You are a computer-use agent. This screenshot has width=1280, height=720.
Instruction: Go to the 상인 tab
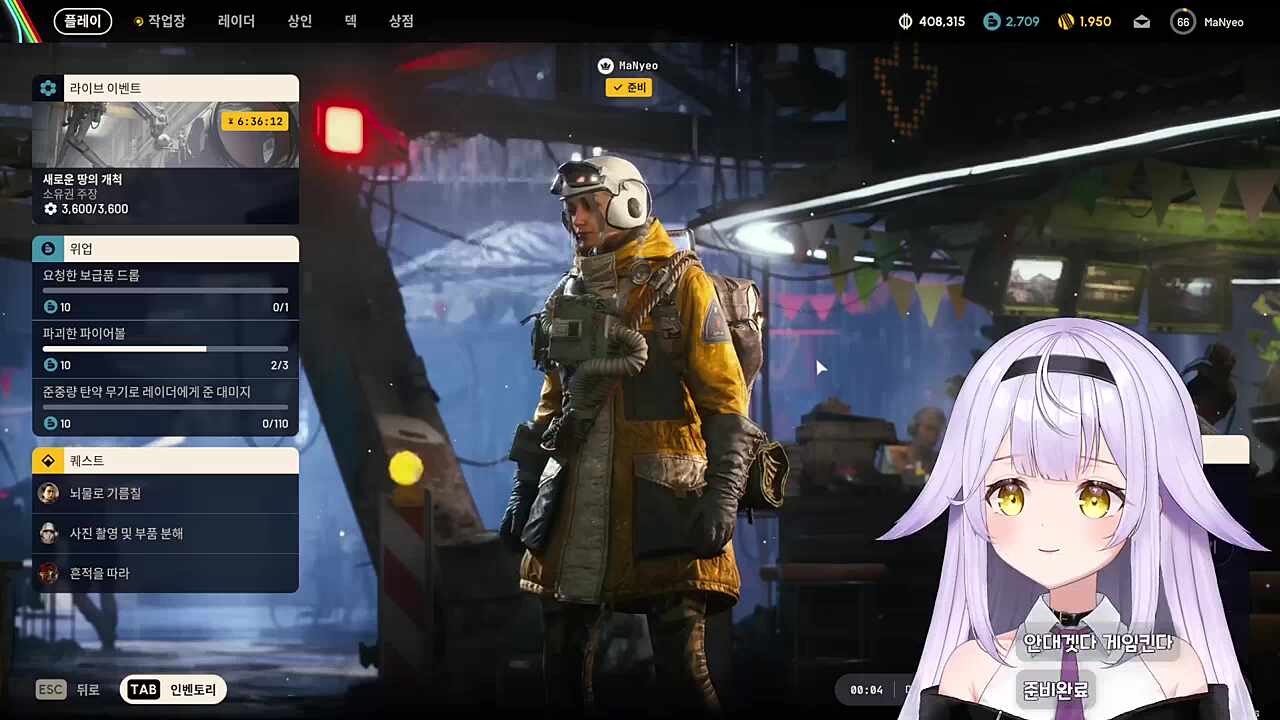click(300, 21)
